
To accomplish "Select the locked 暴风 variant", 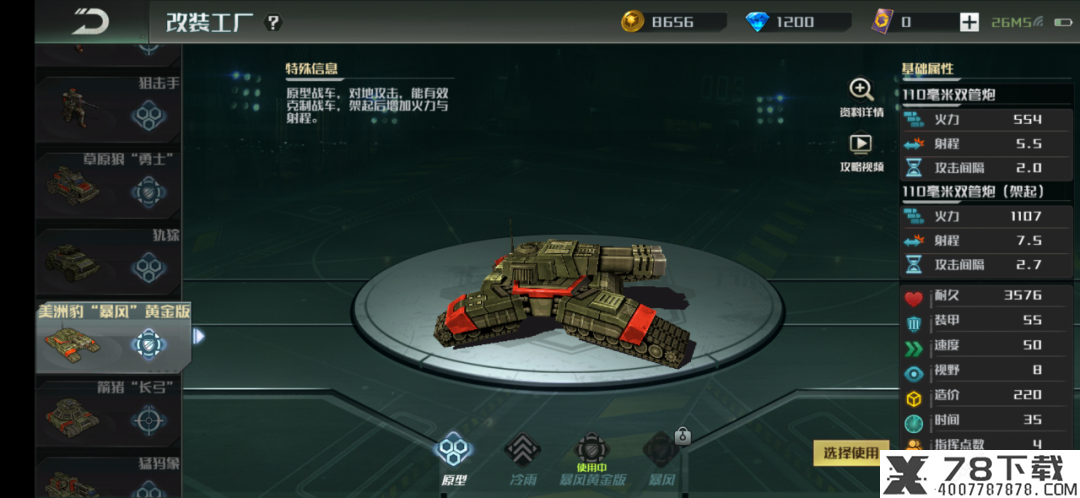I will (661, 458).
